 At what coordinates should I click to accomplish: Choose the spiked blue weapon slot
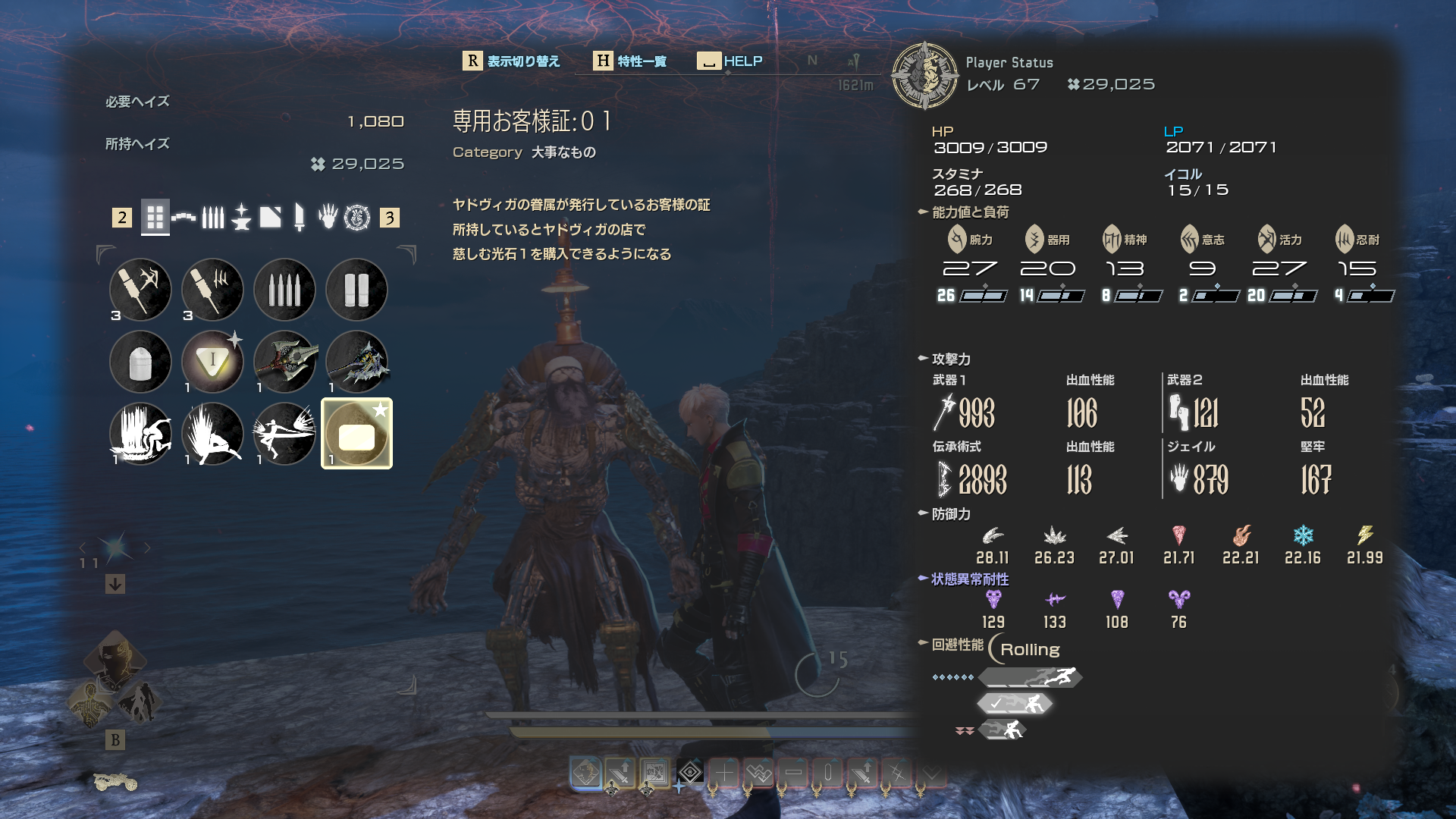coord(356,362)
